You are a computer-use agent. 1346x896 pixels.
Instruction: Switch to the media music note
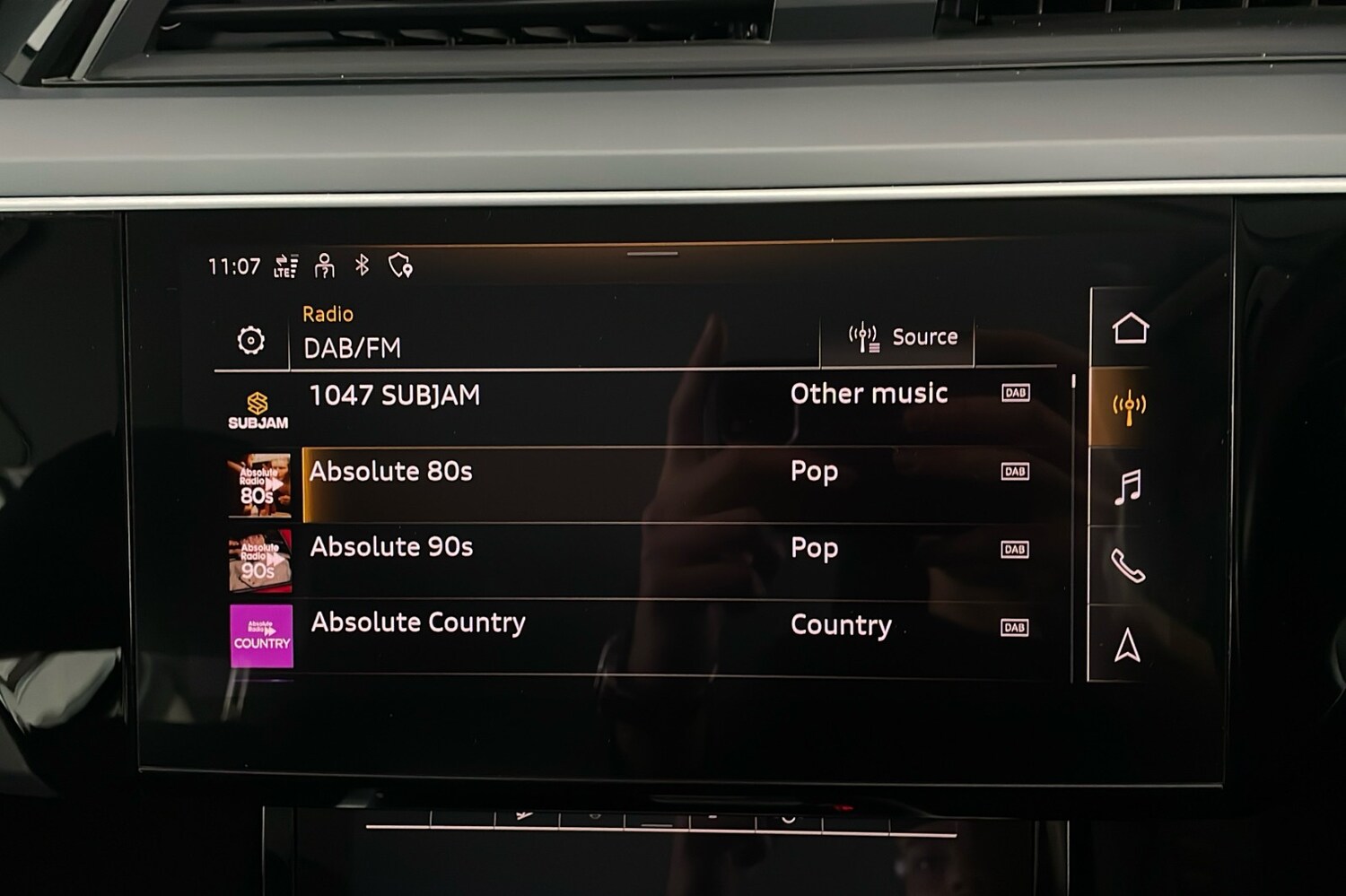(1128, 487)
